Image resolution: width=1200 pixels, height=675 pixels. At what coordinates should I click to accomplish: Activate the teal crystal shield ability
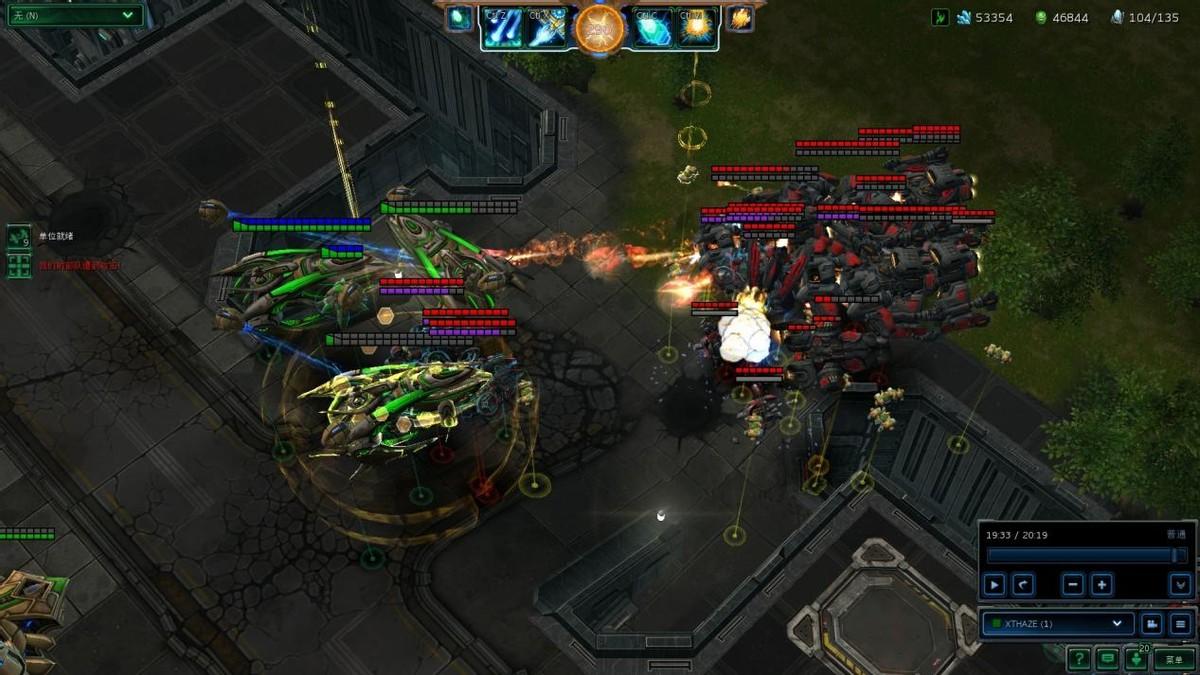pos(652,27)
